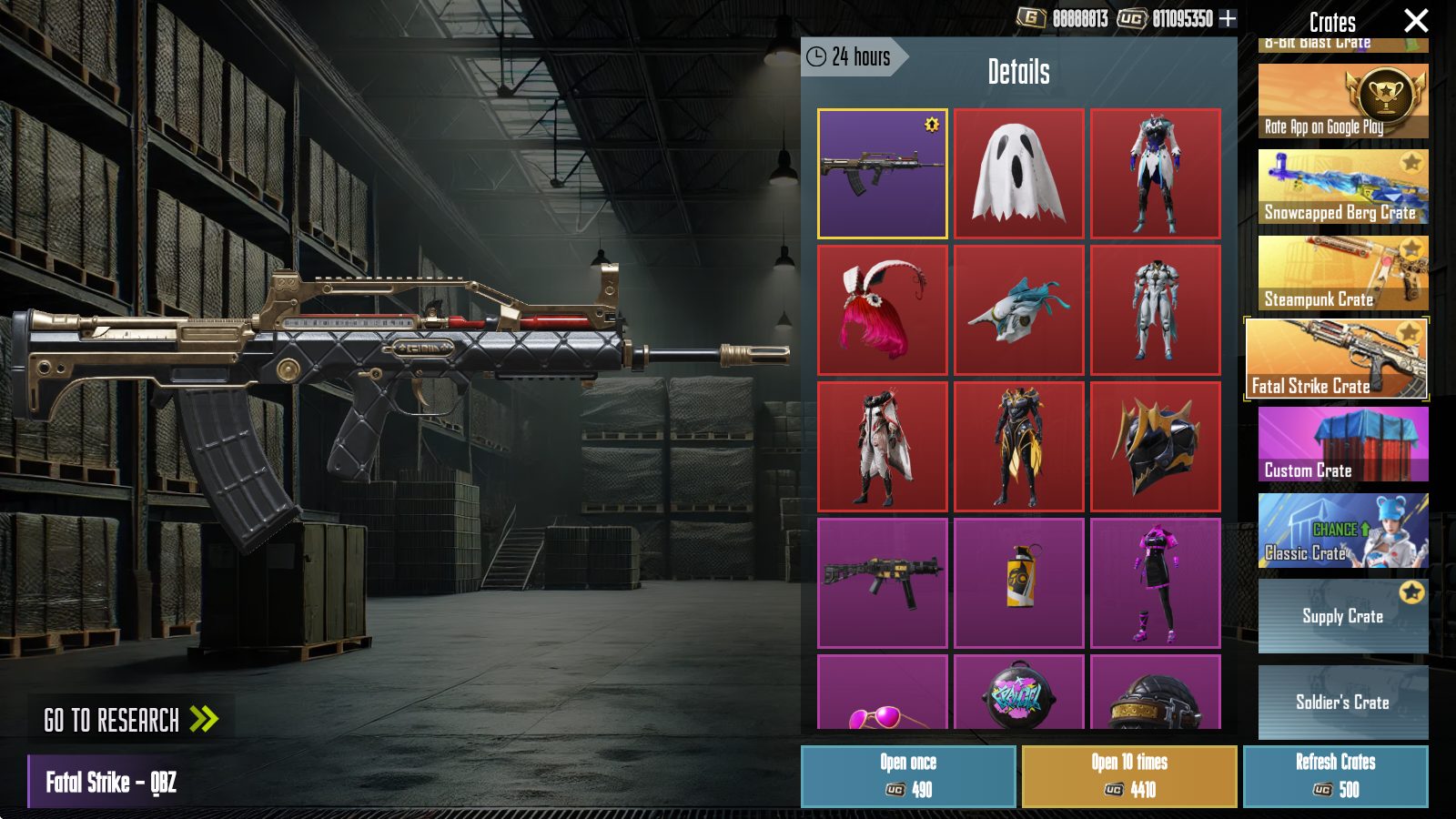This screenshot has width=1456, height=819.
Task: Go to Research
Action: pos(131,720)
